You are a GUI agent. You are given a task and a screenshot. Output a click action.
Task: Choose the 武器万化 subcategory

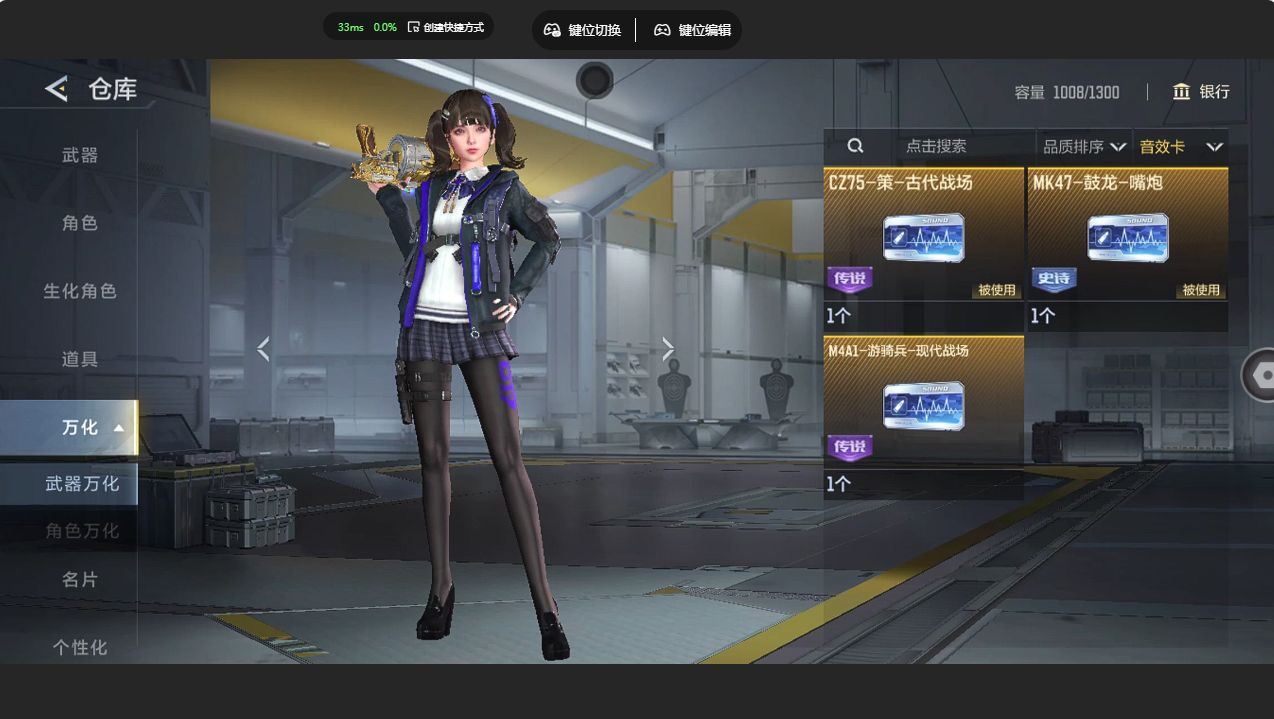[82, 484]
